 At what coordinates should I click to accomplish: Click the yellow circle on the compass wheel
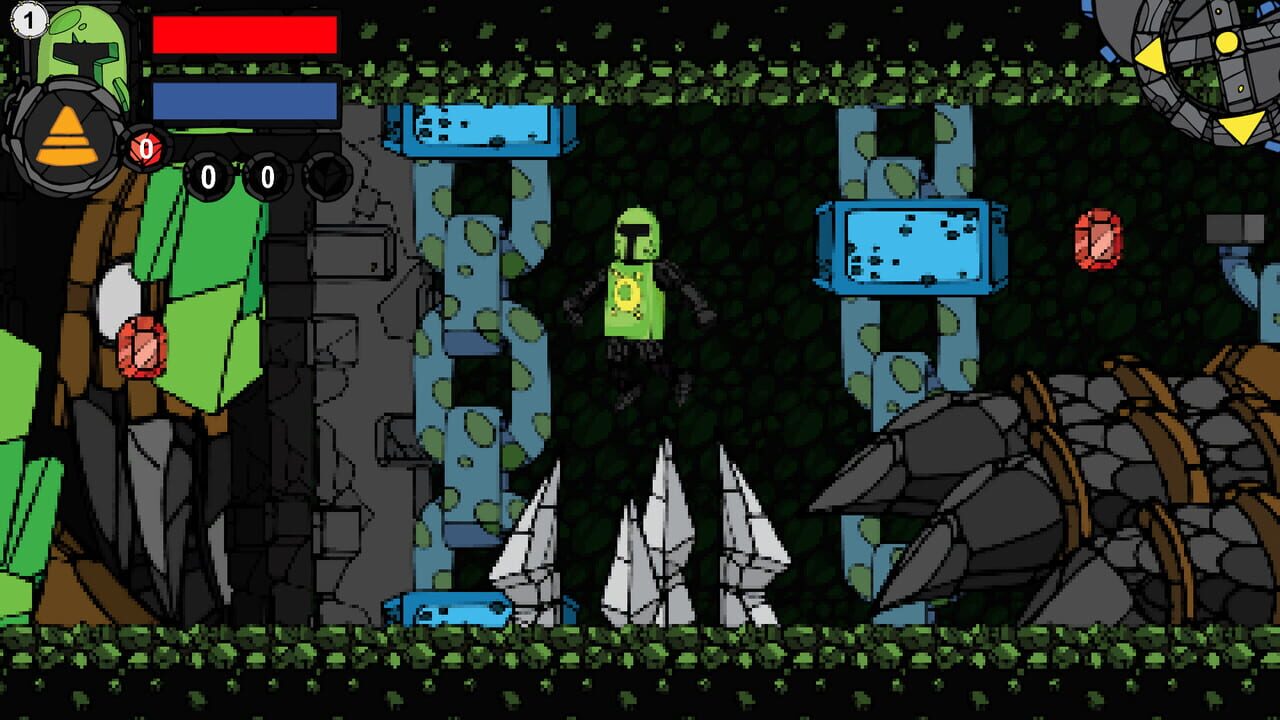(1227, 44)
